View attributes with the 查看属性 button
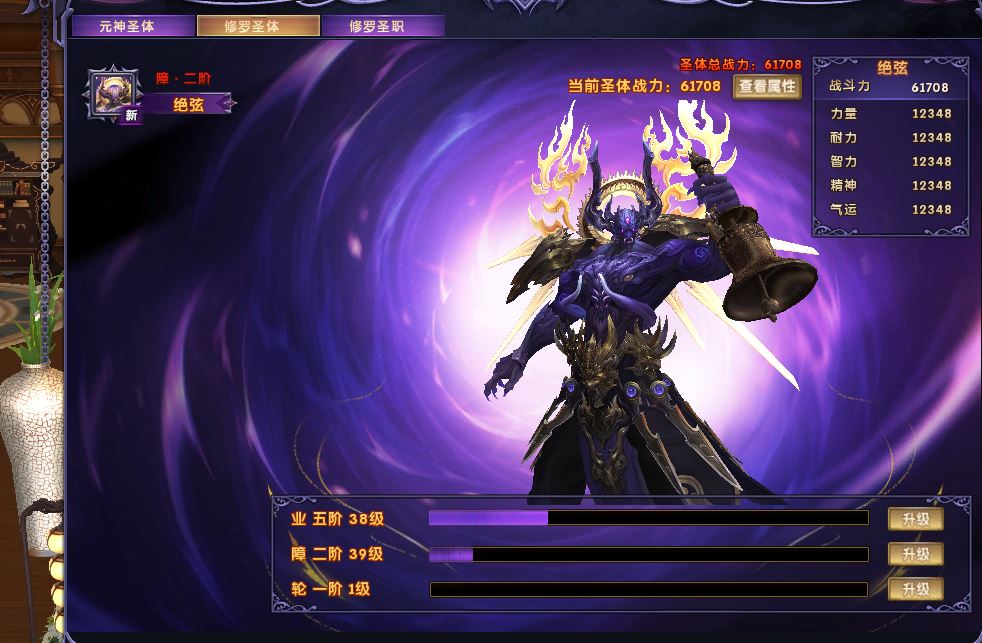The image size is (982, 643). (768, 86)
